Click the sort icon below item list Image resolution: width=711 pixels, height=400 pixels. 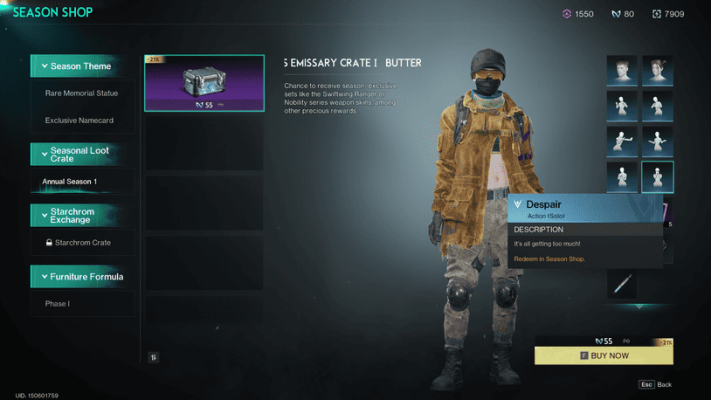coord(154,356)
